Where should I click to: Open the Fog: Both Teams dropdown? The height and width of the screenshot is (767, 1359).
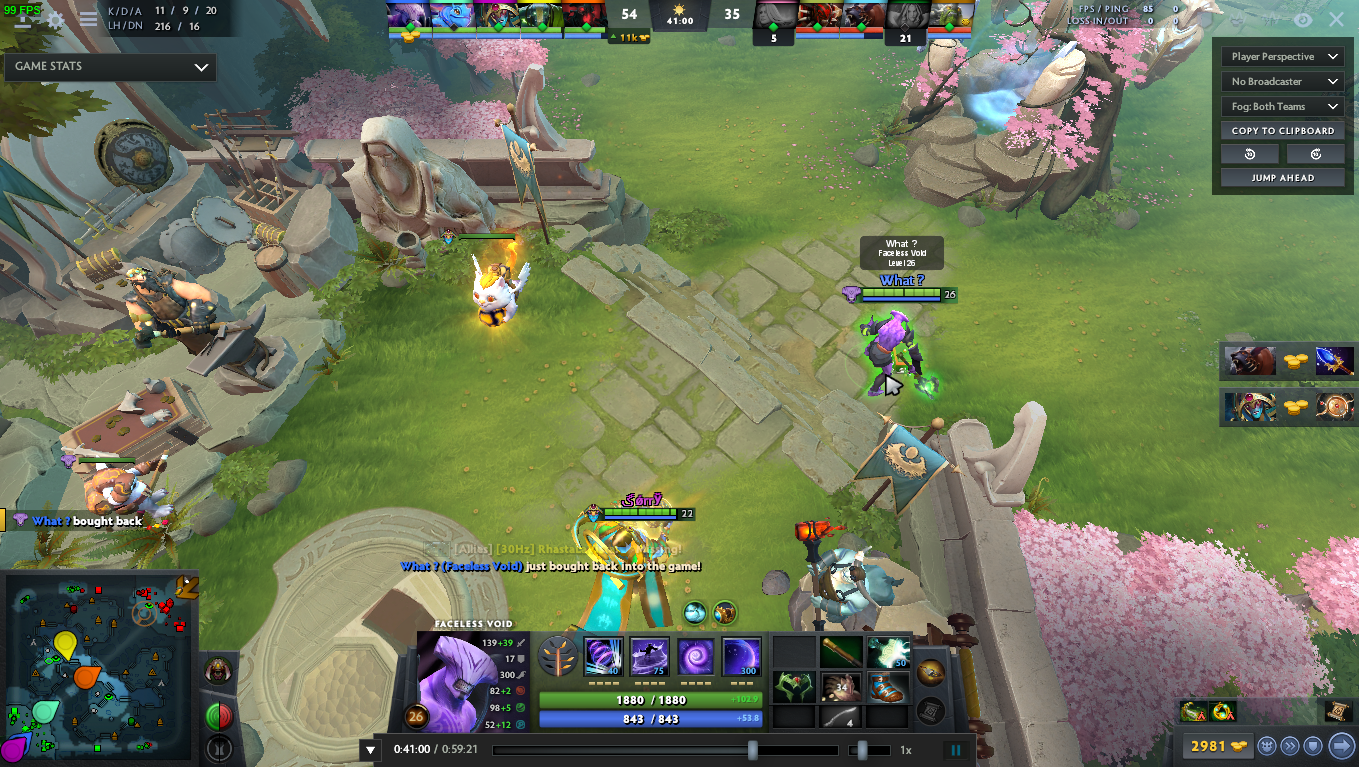point(1282,106)
